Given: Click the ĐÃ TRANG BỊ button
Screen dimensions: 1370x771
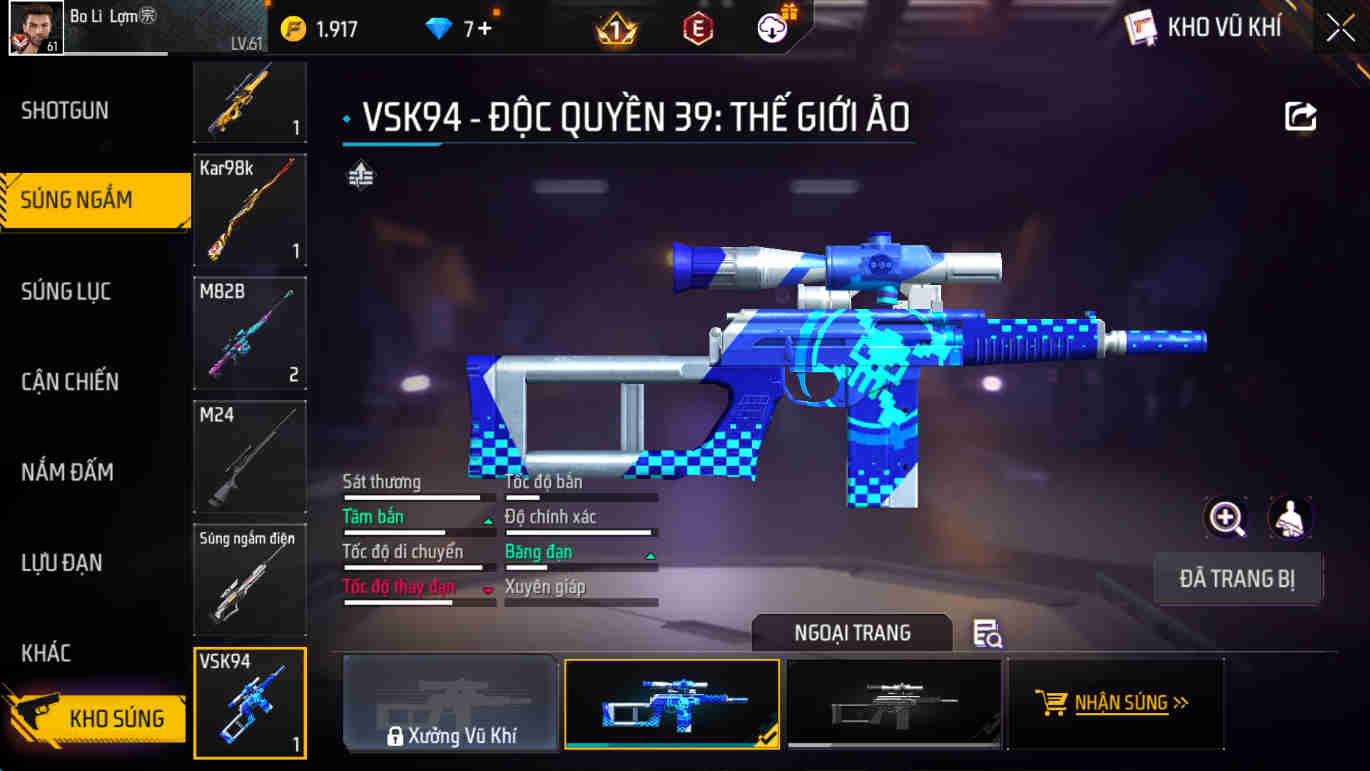Looking at the screenshot, I should (x=1238, y=578).
